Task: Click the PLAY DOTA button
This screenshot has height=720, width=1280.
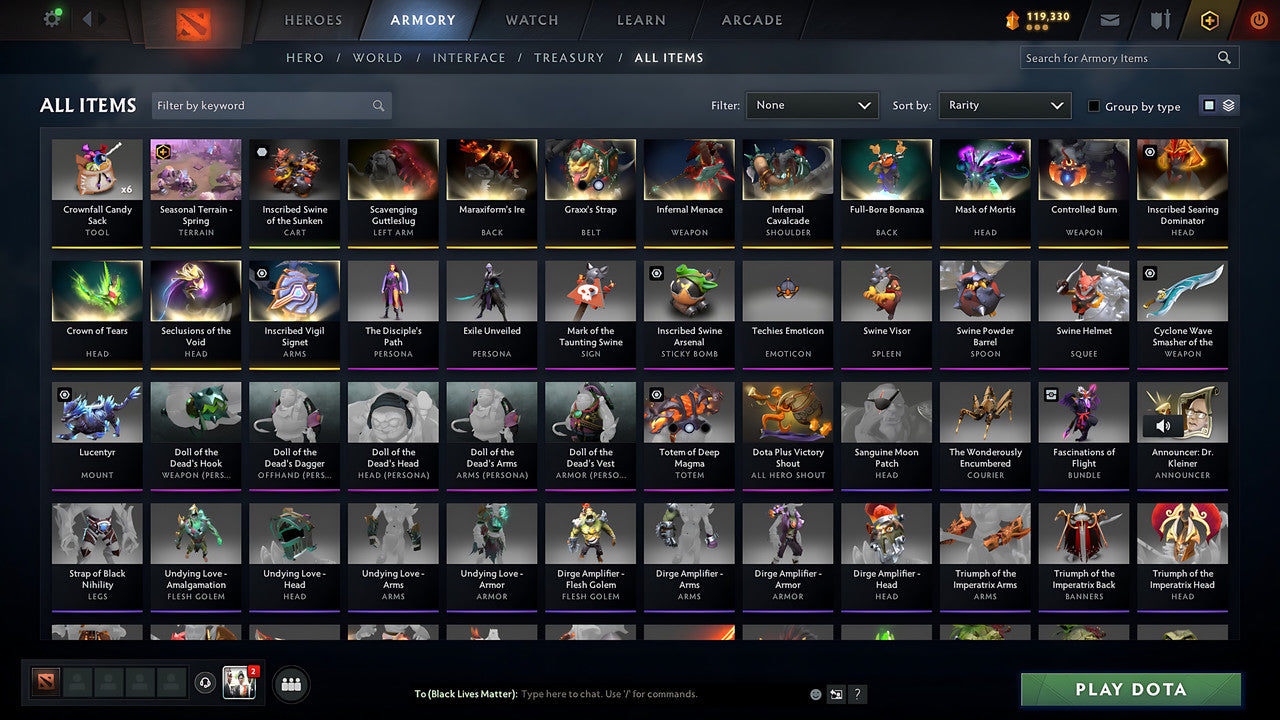Action: tap(1131, 689)
